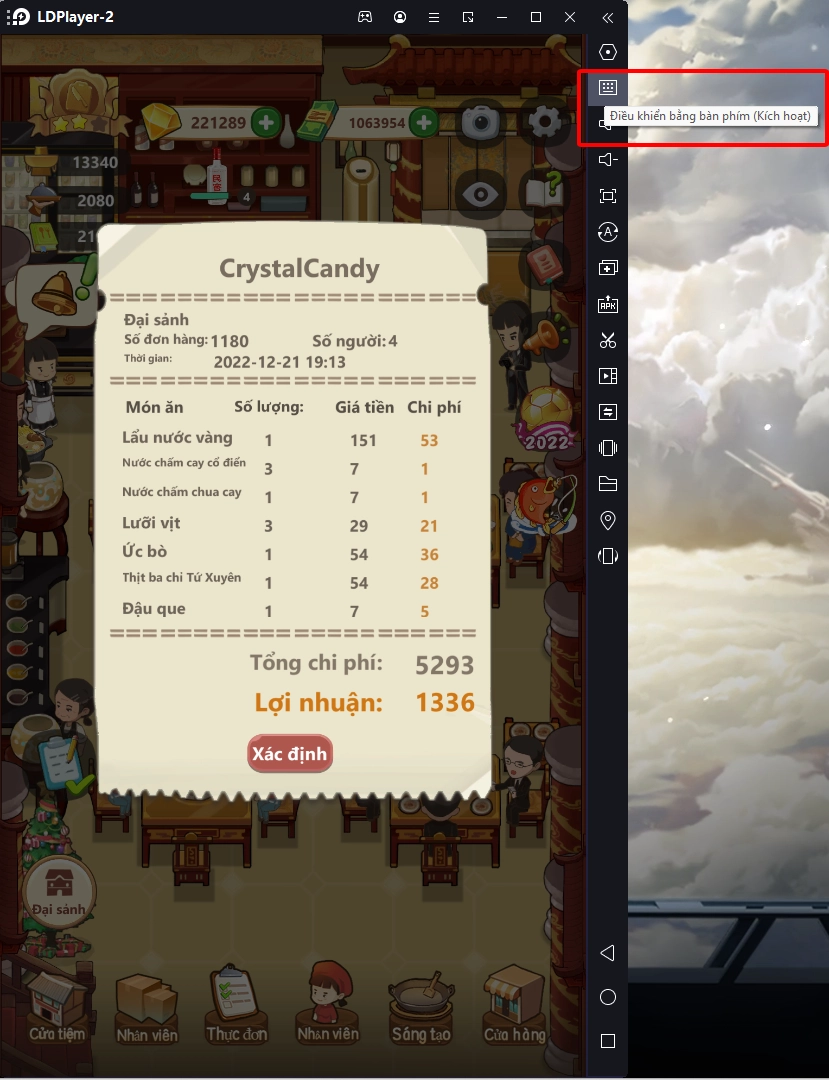Open the Cửa tiệm shop menu
Screen dimensions: 829x1080
point(57,1005)
